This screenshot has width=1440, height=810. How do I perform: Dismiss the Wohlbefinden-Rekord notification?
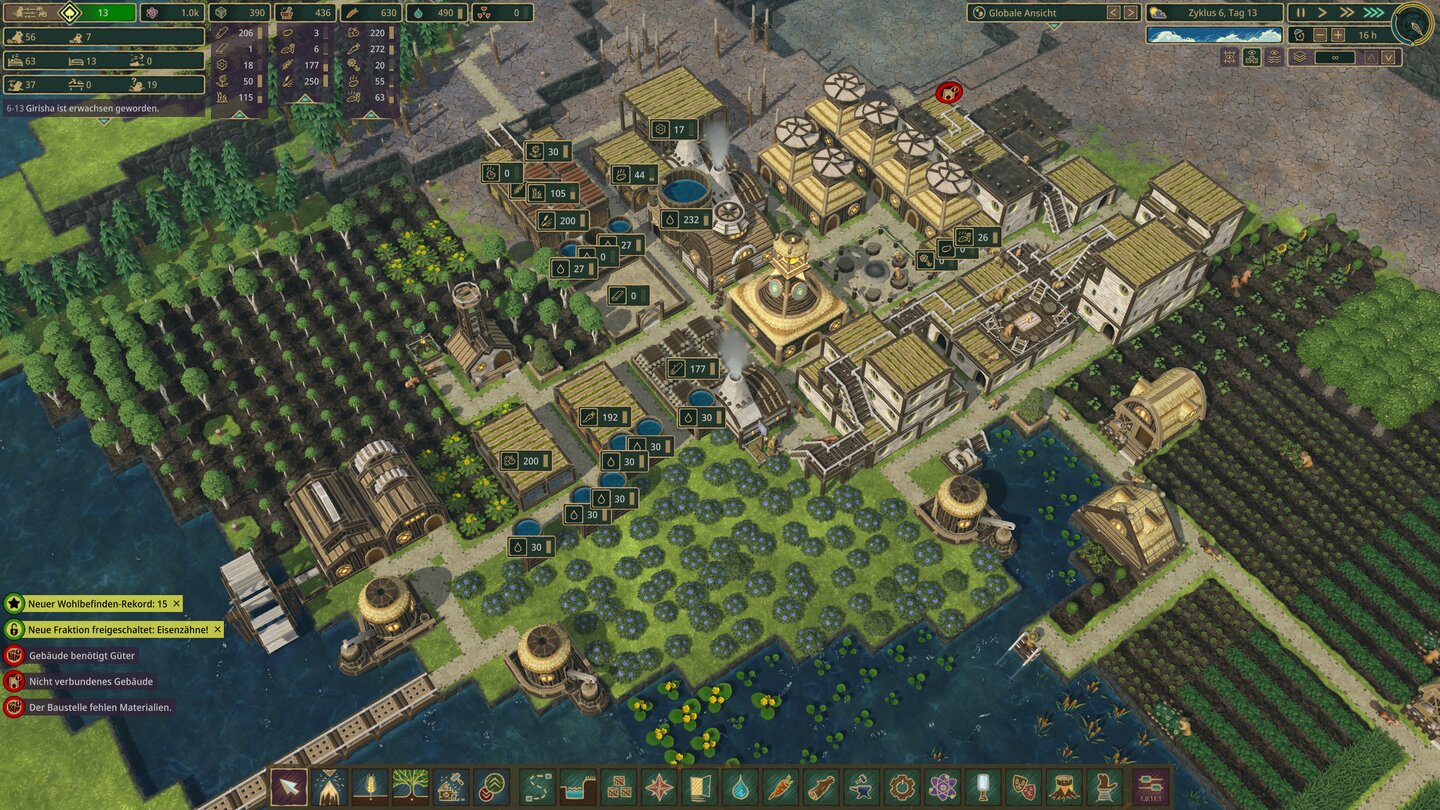[x=176, y=604]
